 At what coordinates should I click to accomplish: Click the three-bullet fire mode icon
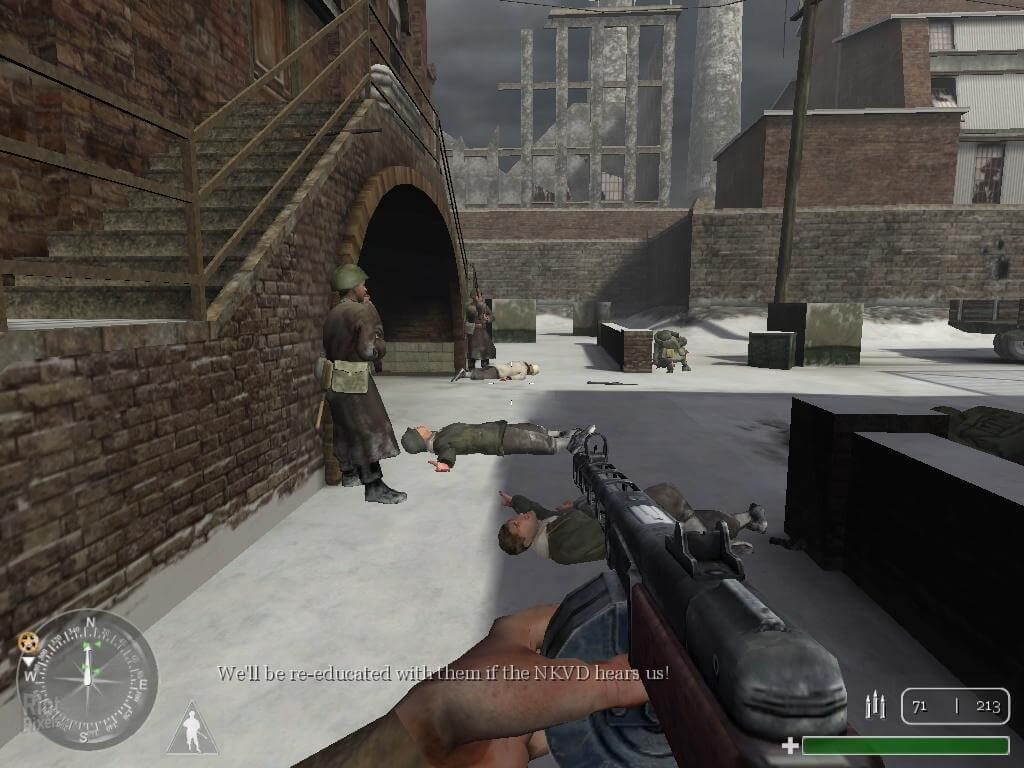[875, 706]
